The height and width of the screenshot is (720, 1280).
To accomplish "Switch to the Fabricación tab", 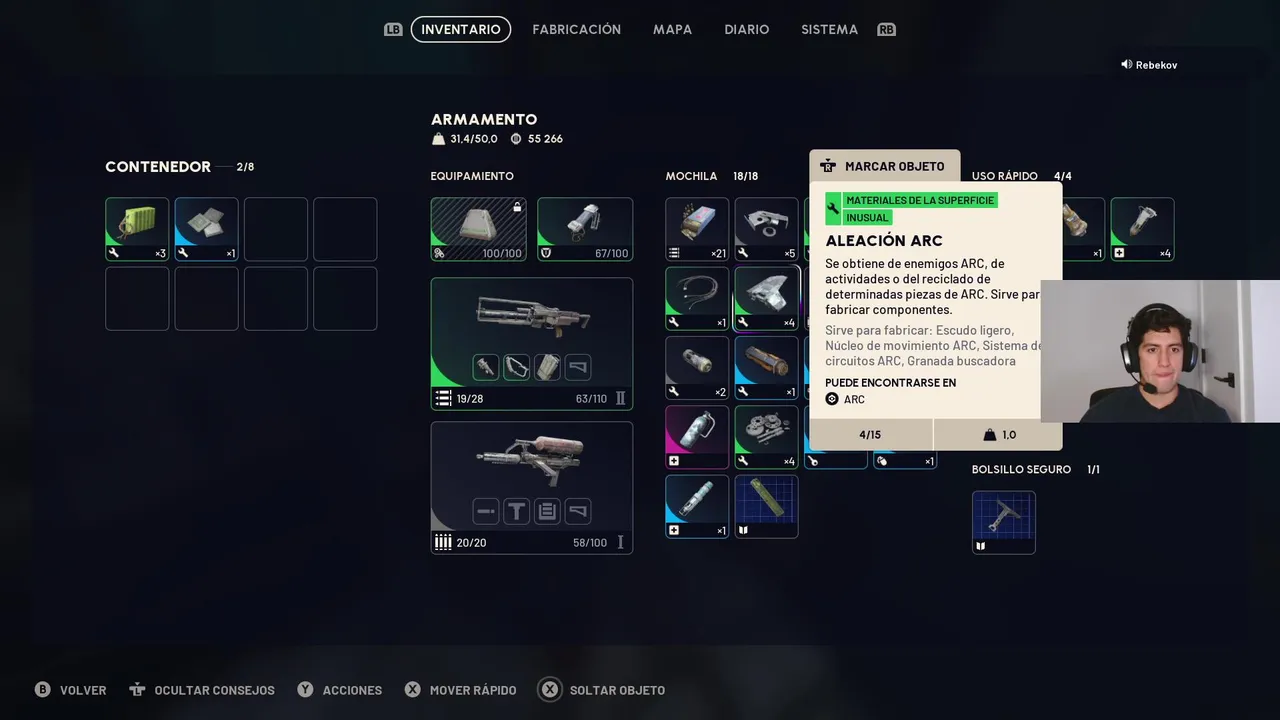I will [x=576, y=30].
